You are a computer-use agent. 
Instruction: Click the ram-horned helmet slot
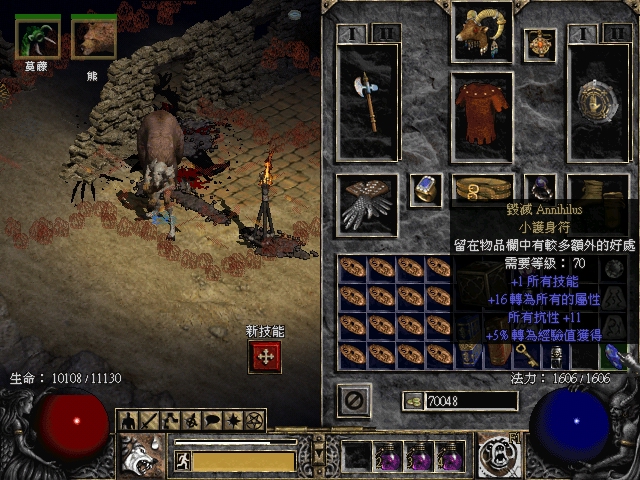[482, 33]
